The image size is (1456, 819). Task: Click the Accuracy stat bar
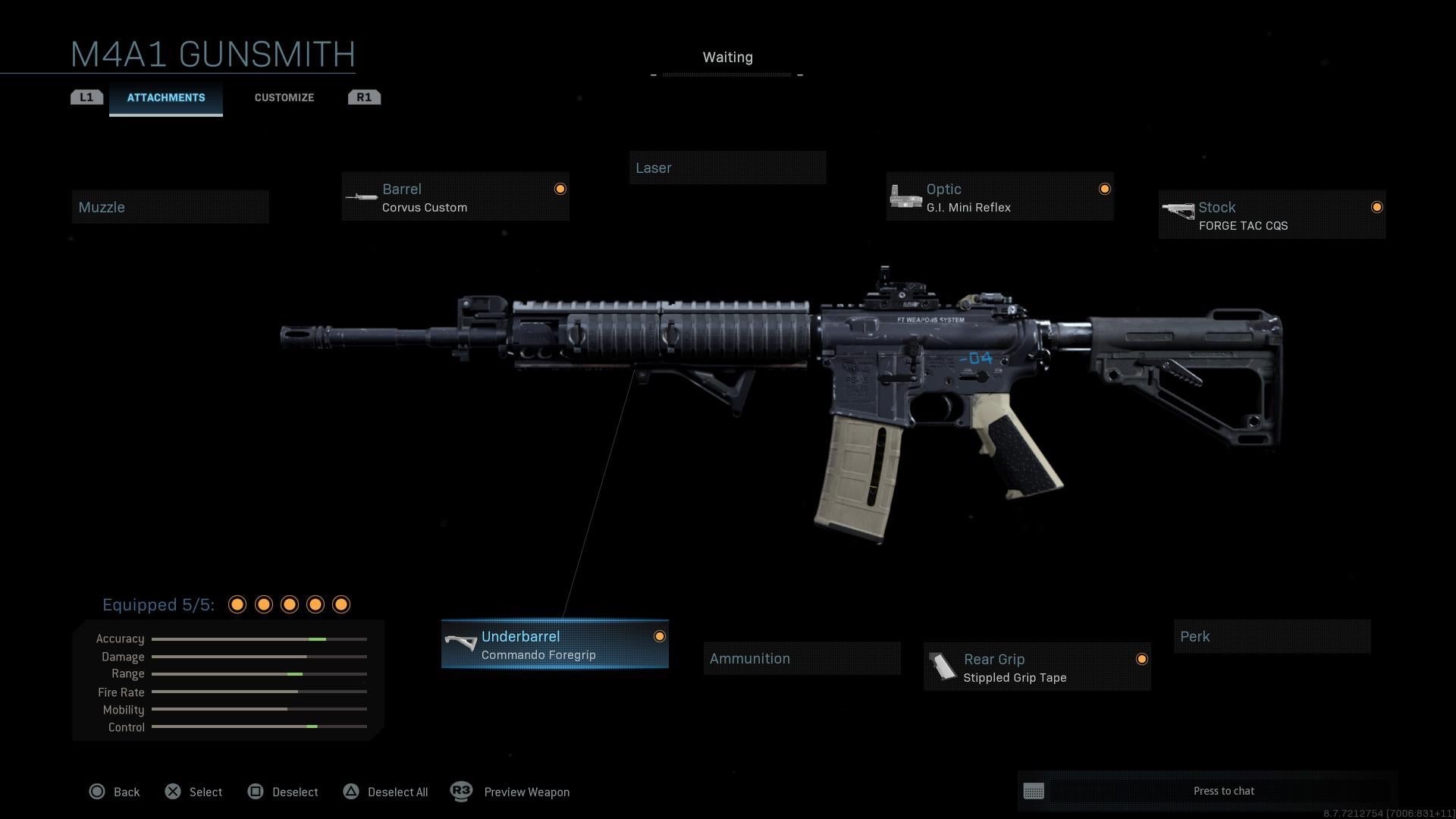(259, 639)
